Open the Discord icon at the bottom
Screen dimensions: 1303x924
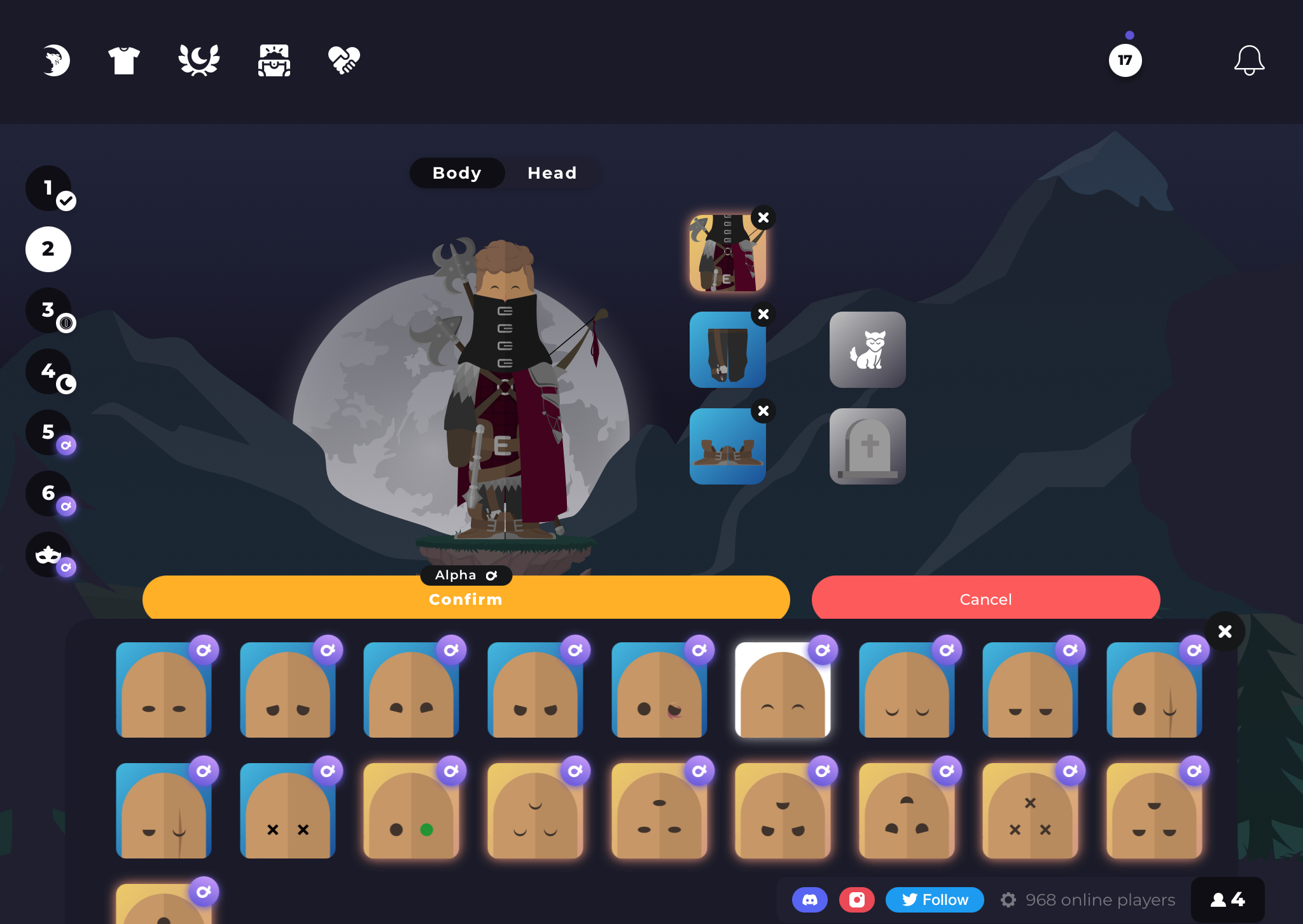click(809, 899)
